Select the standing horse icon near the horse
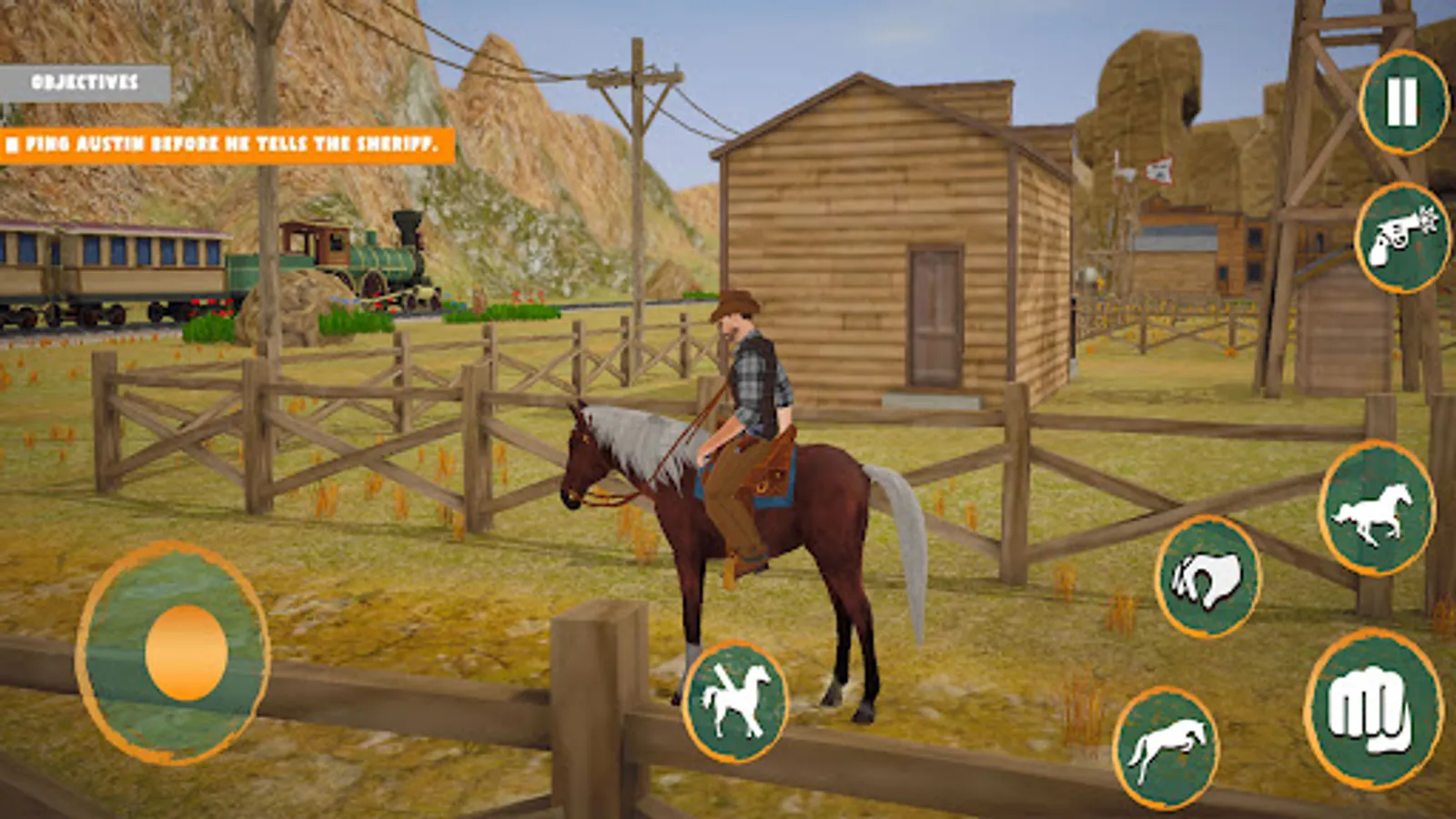 (x=735, y=699)
